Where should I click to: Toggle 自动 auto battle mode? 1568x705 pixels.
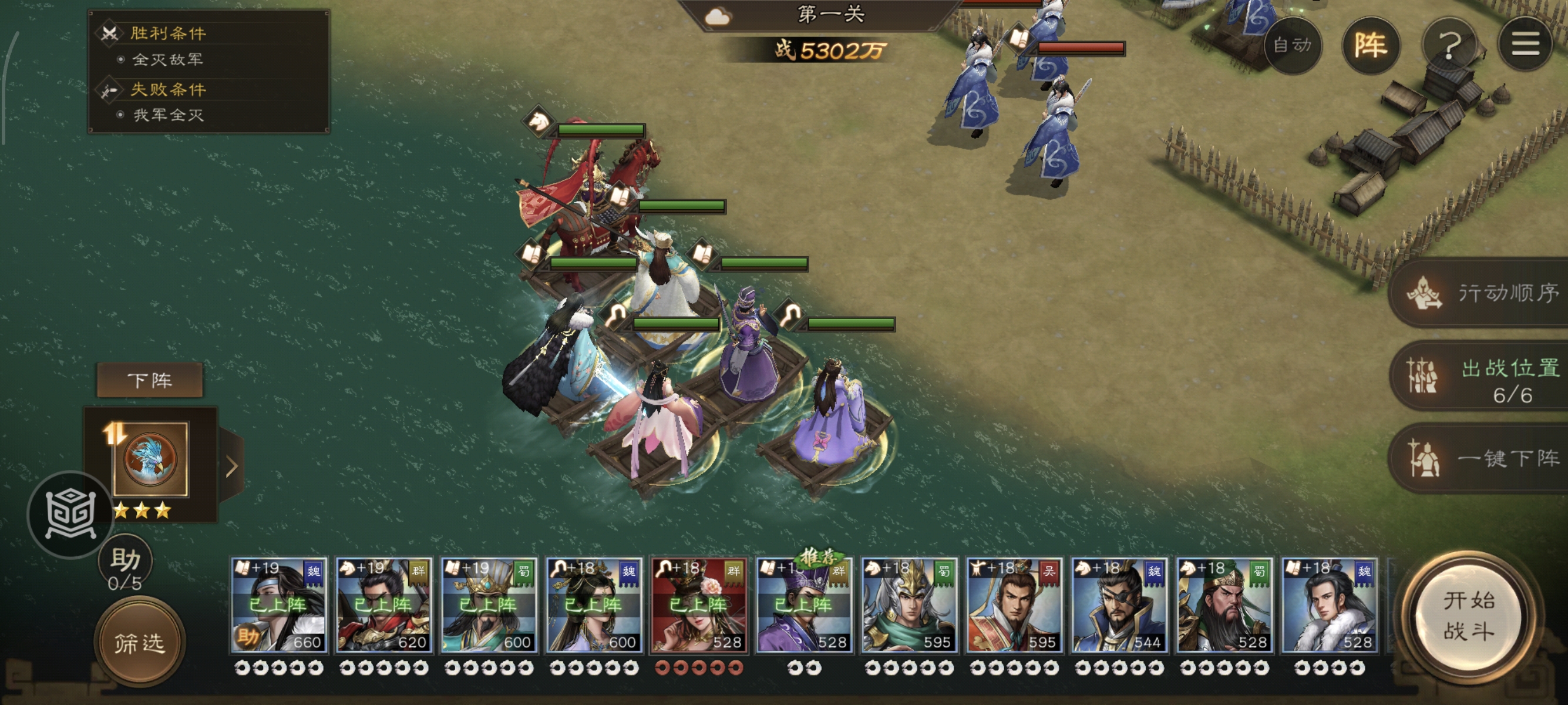1291,45
